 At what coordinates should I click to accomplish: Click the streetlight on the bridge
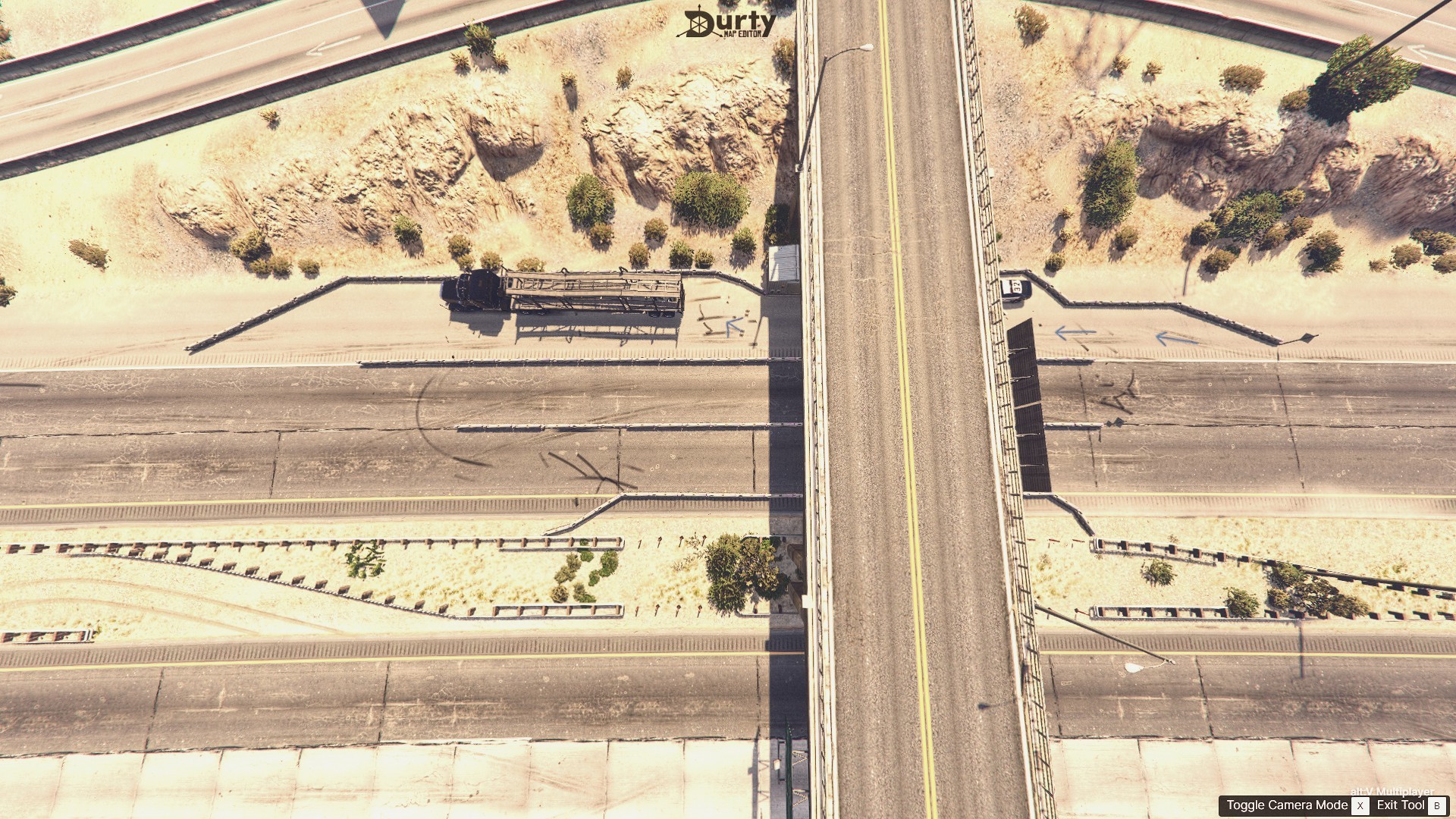850,50
